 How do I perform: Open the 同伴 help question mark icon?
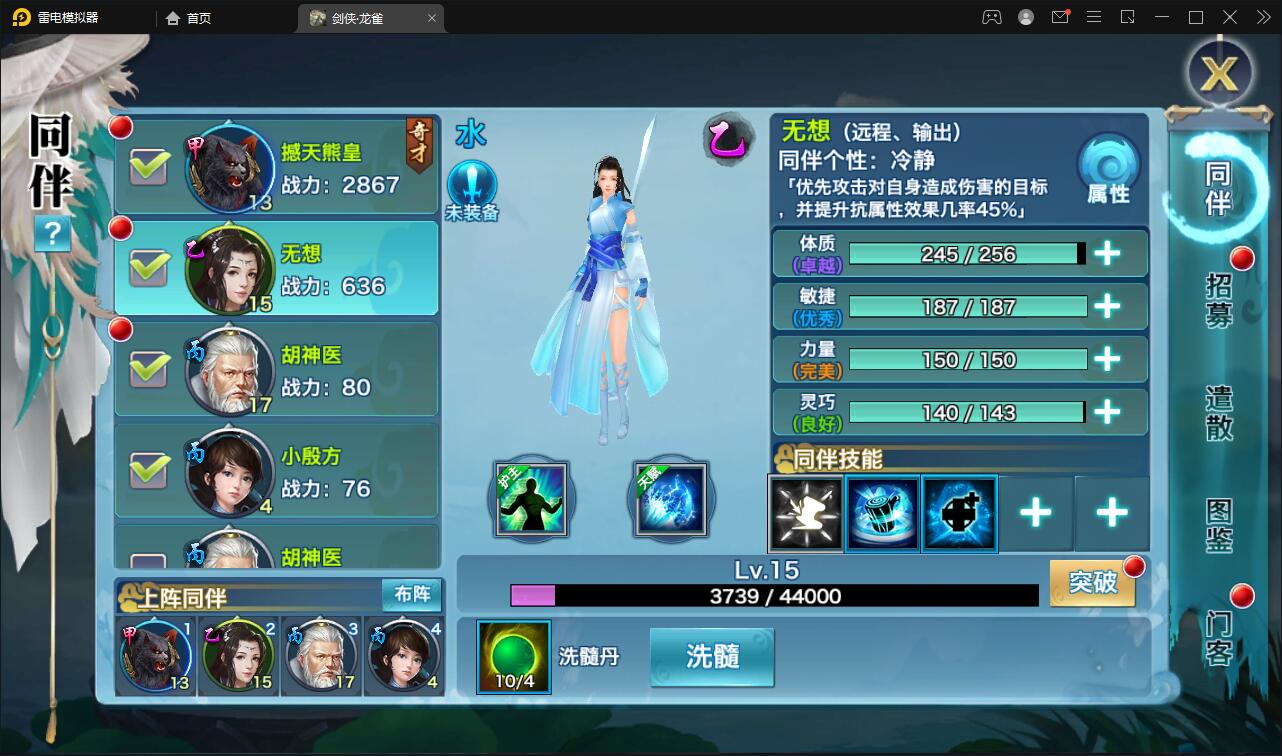tap(51, 234)
